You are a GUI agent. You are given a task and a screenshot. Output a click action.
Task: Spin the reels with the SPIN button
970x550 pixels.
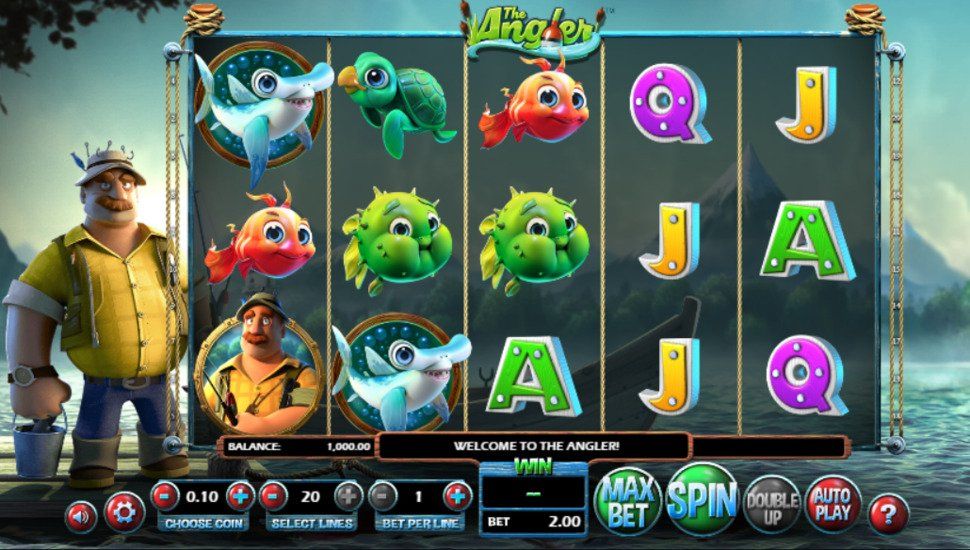701,500
